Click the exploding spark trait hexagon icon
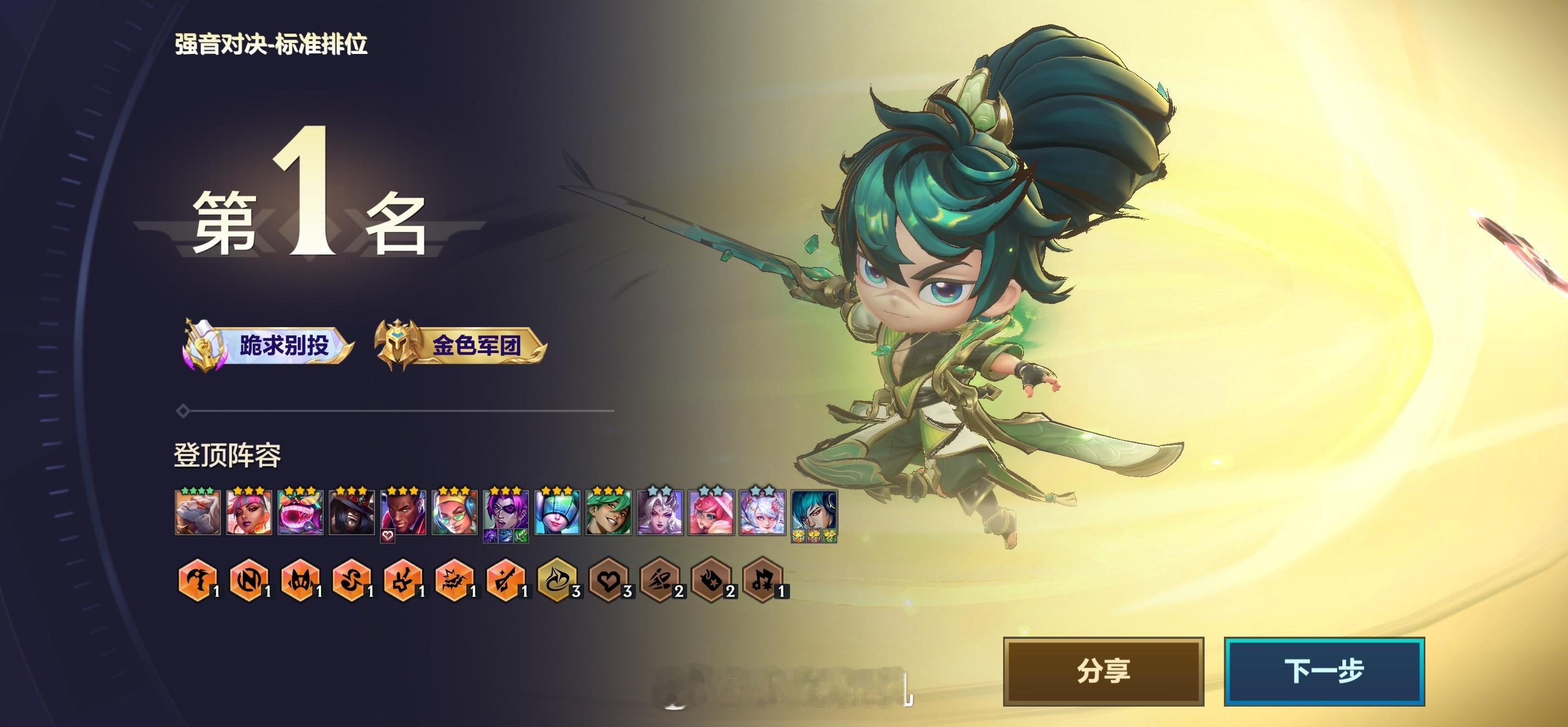The image size is (1568, 727). coord(453,588)
